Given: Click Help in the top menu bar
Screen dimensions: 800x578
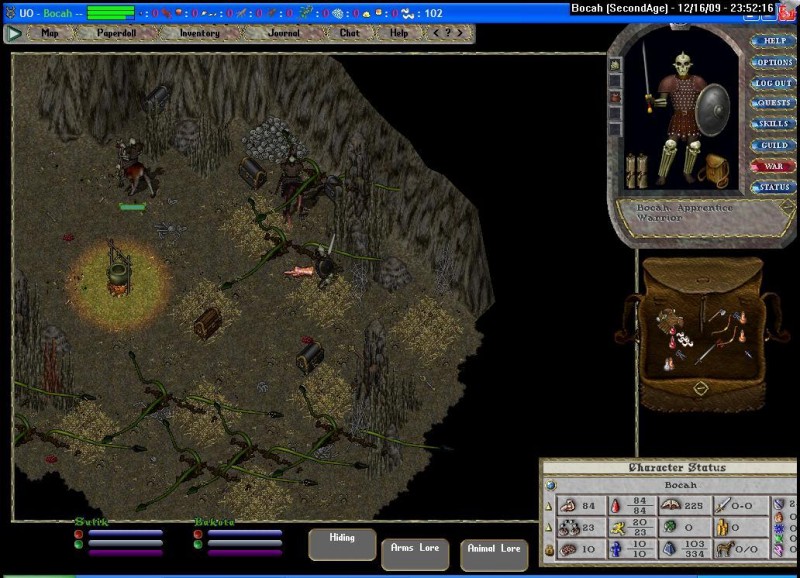Looking at the screenshot, I should [399, 33].
